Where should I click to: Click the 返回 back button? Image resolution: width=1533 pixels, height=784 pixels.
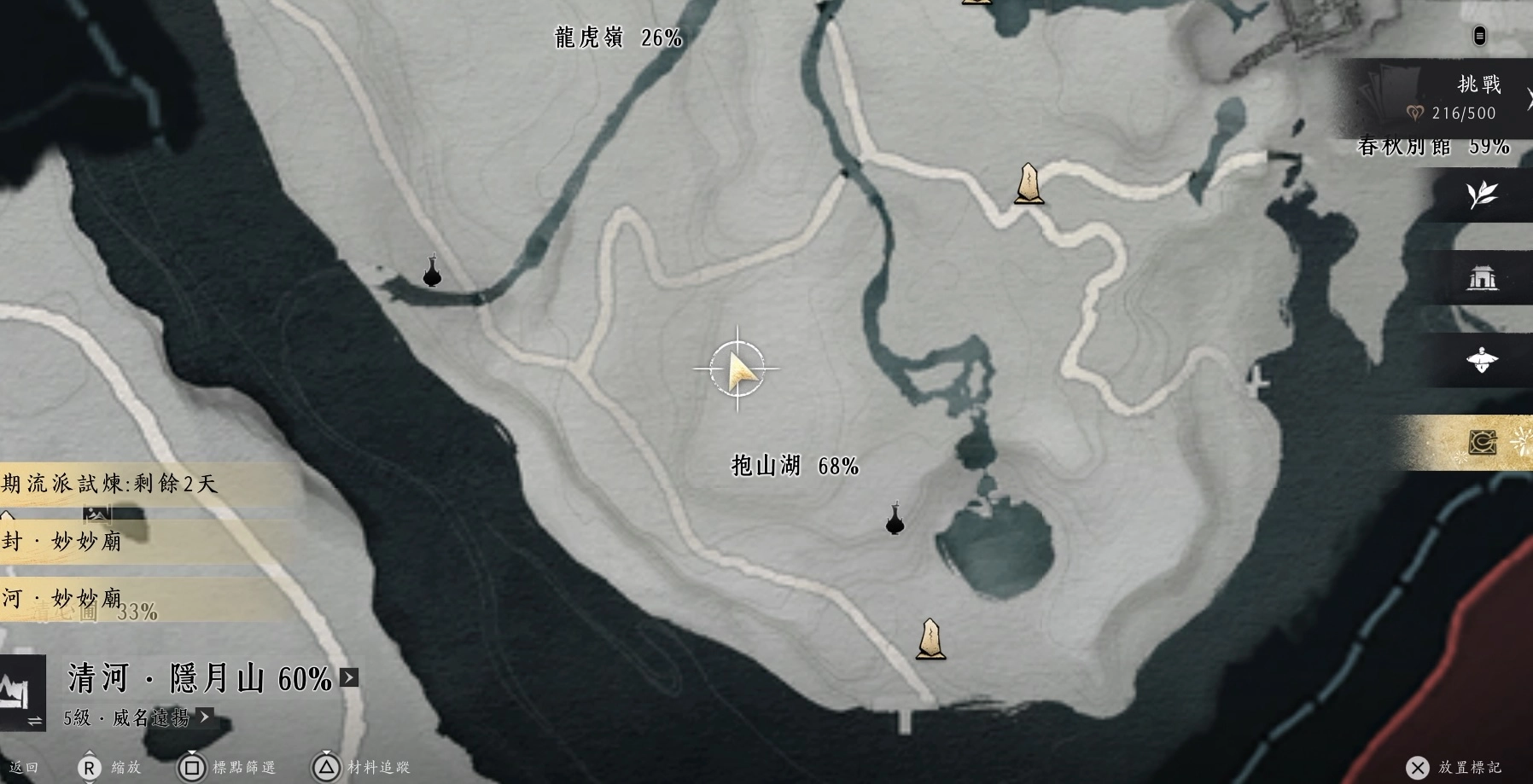21,767
